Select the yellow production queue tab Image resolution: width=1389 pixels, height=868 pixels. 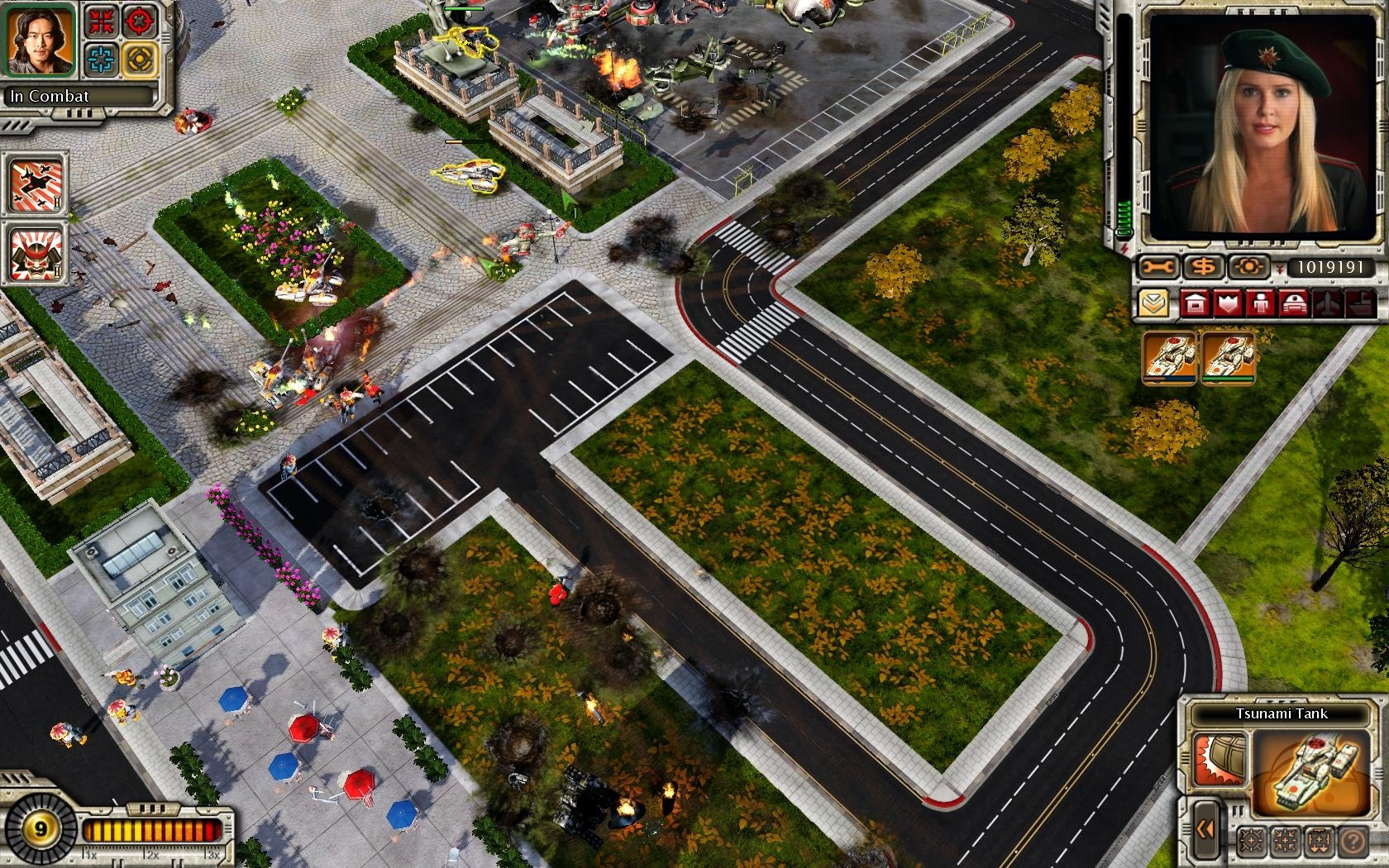(1154, 303)
